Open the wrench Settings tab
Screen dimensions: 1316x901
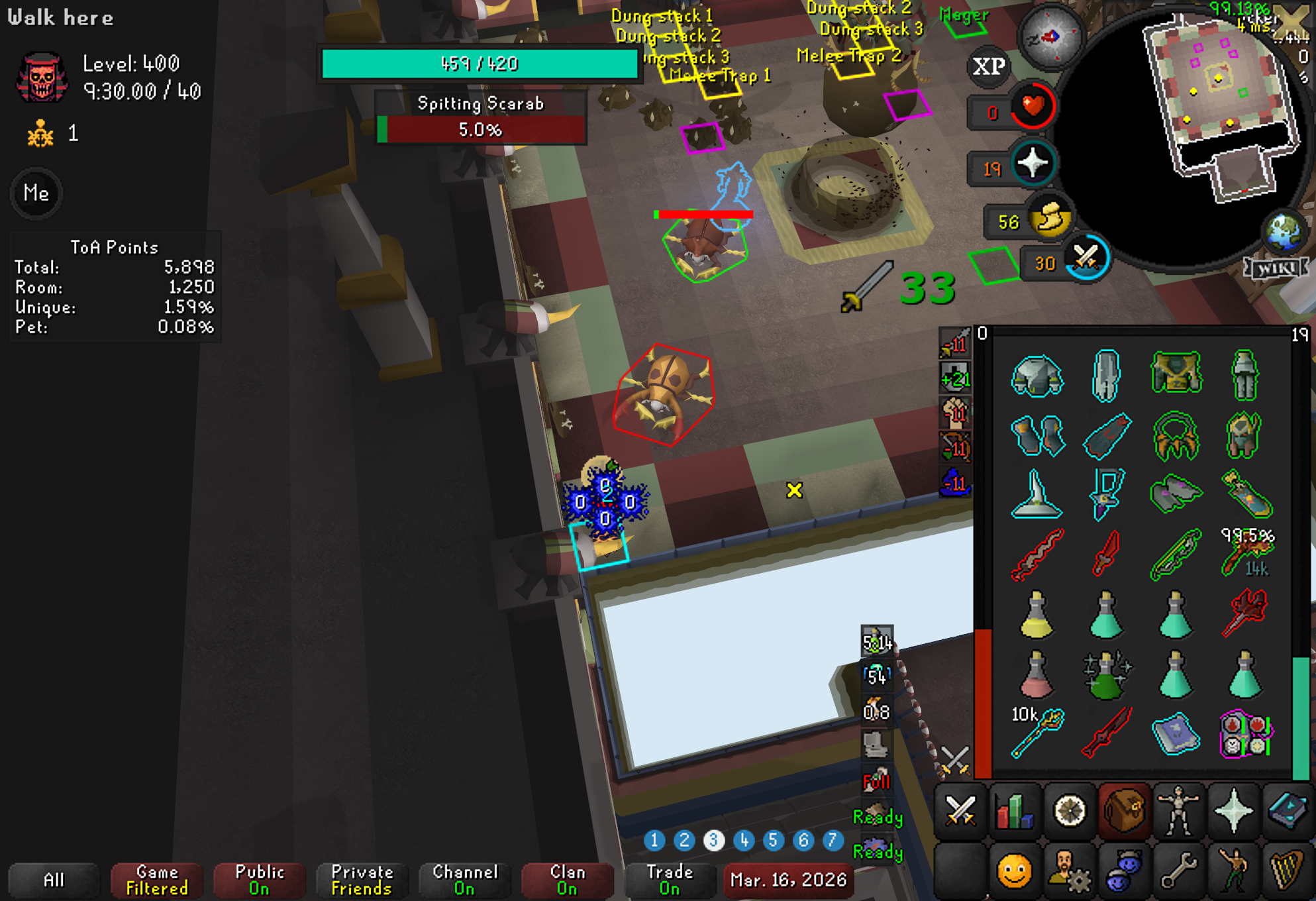tap(1178, 870)
